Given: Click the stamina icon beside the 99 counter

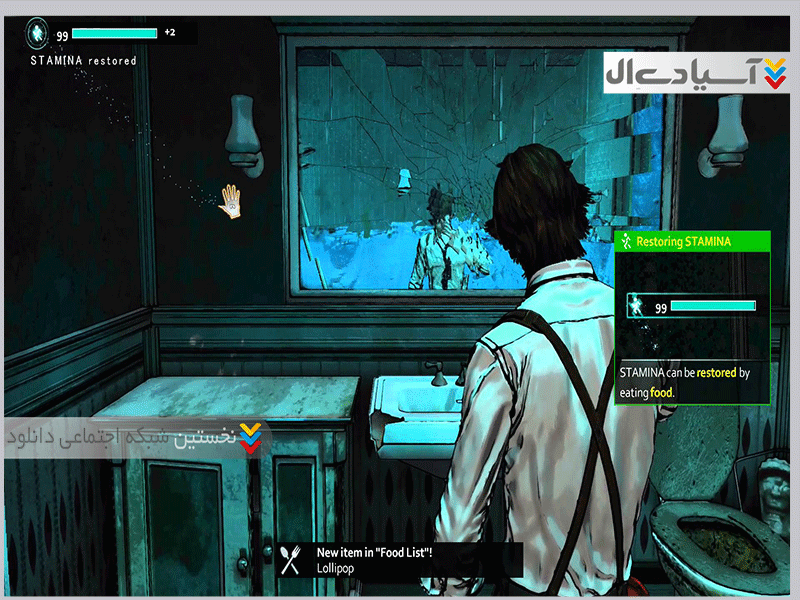Looking at the screenshot, I should [39, 34].
